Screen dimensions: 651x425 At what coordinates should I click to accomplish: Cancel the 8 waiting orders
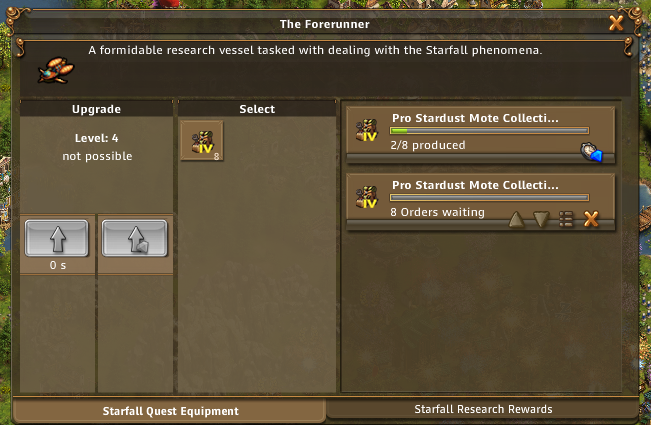pos(591,219)
